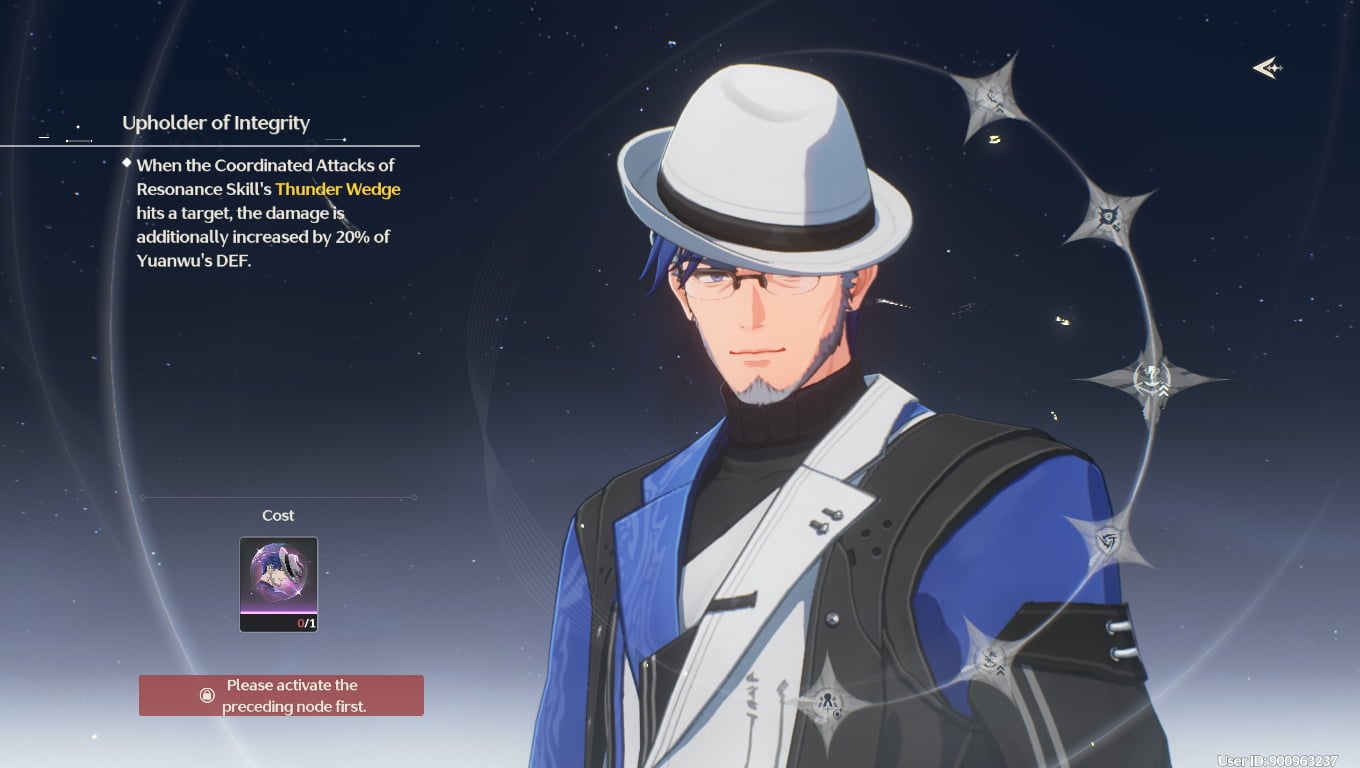This screenshot has width=1360, height=768.
Task: Select the enlarged third Resonance Chain node
Action: point(1151,378)
